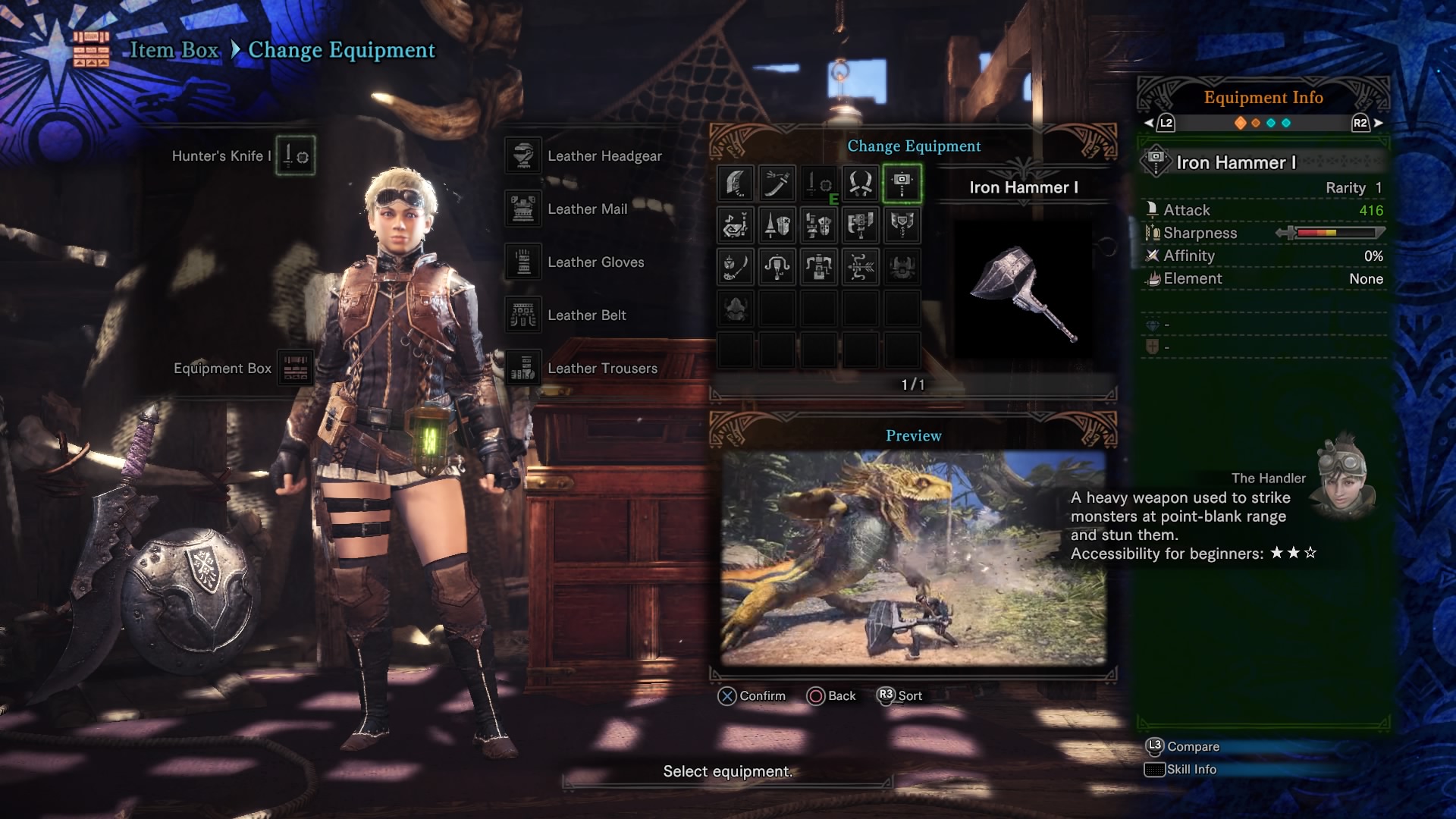Choose the Charge Blade weapon slot

pos(902,225)
